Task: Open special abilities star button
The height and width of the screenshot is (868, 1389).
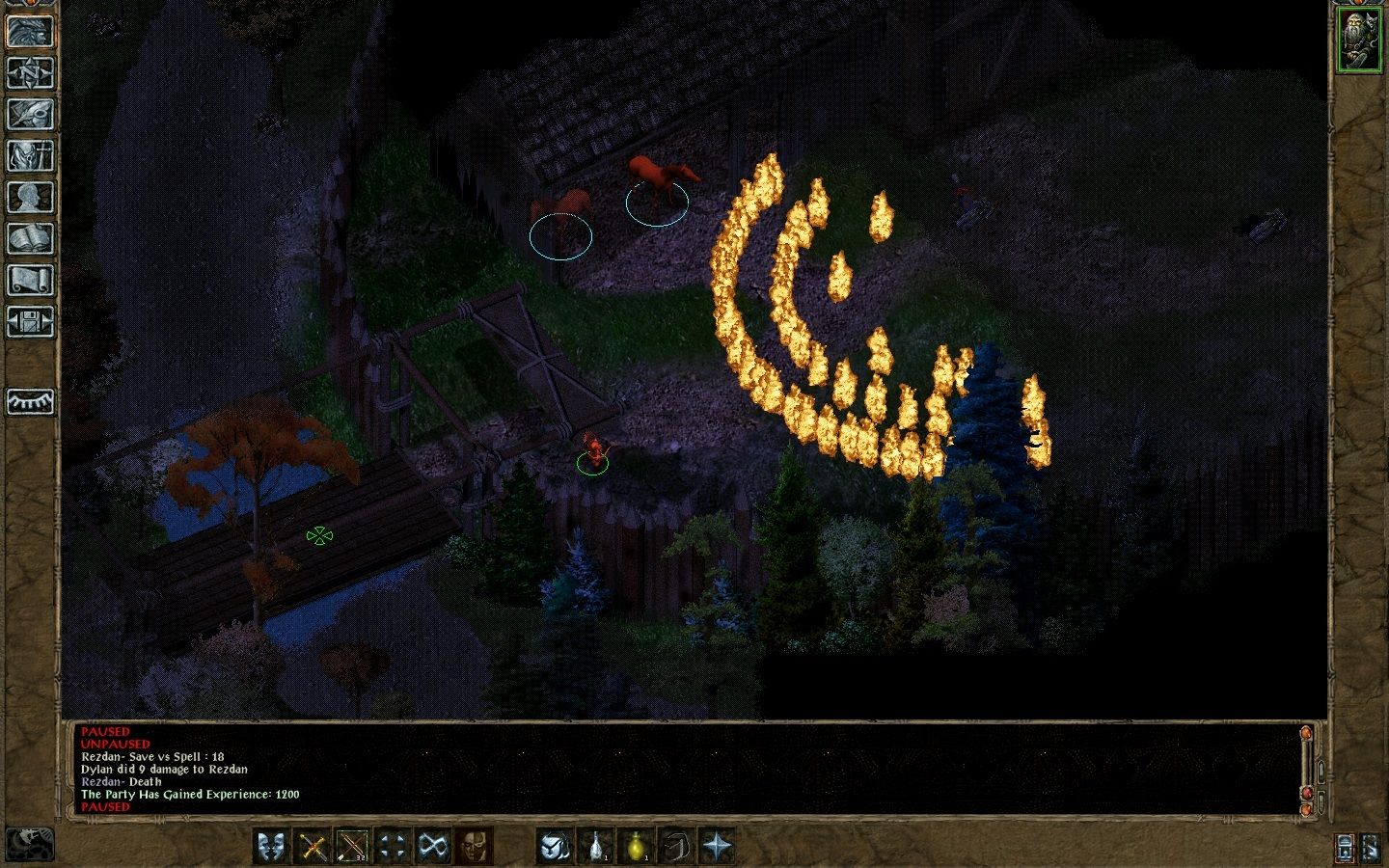Action: click(718, 847)
